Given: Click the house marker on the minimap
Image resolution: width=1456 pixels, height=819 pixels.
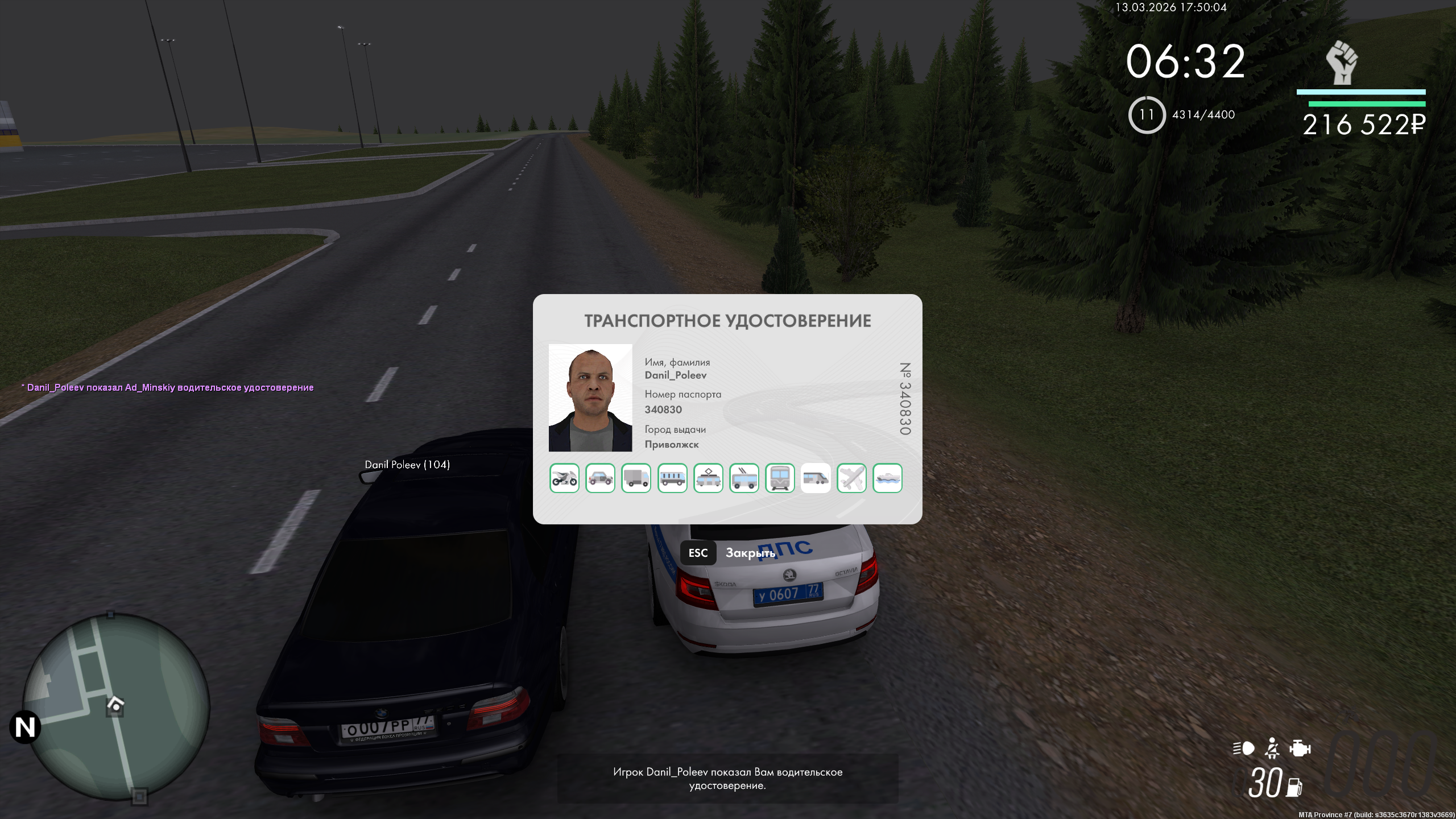Looking at the screenshot, I should (x=115, y=706).
